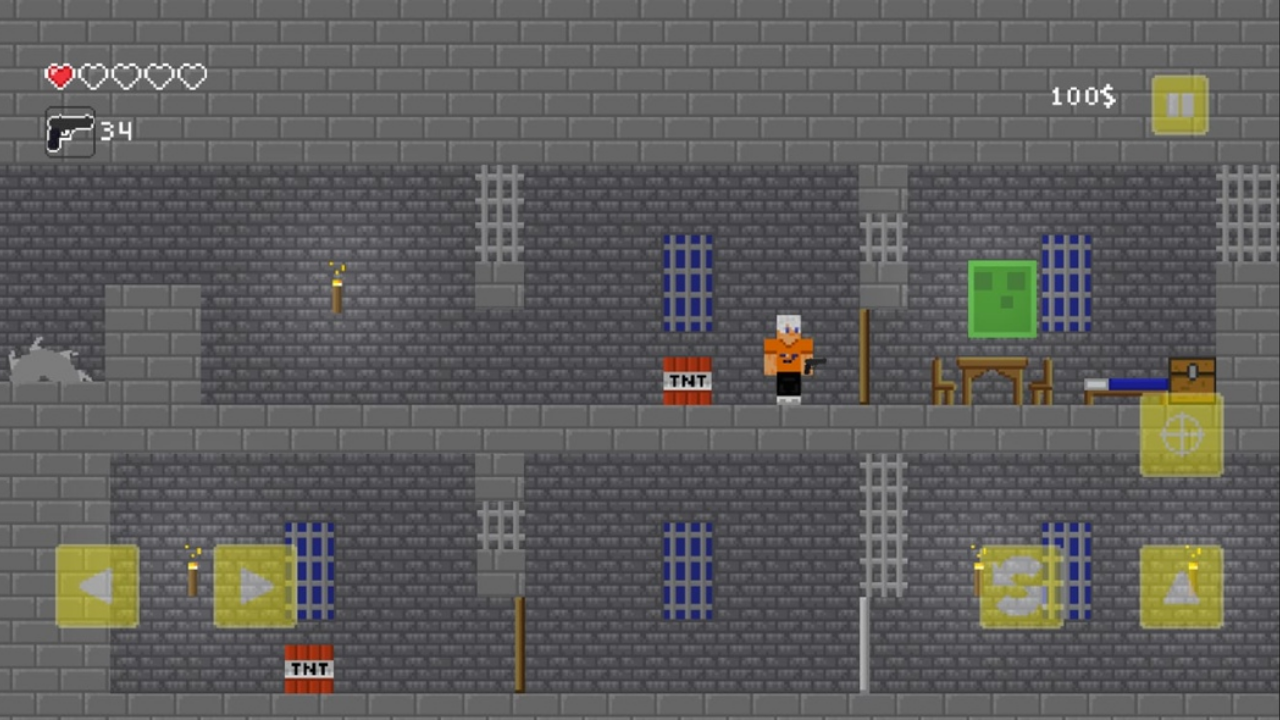Screen dimensions: 1280x720
Task: Tap the up arrow jump control
Action: (1183, 585)
